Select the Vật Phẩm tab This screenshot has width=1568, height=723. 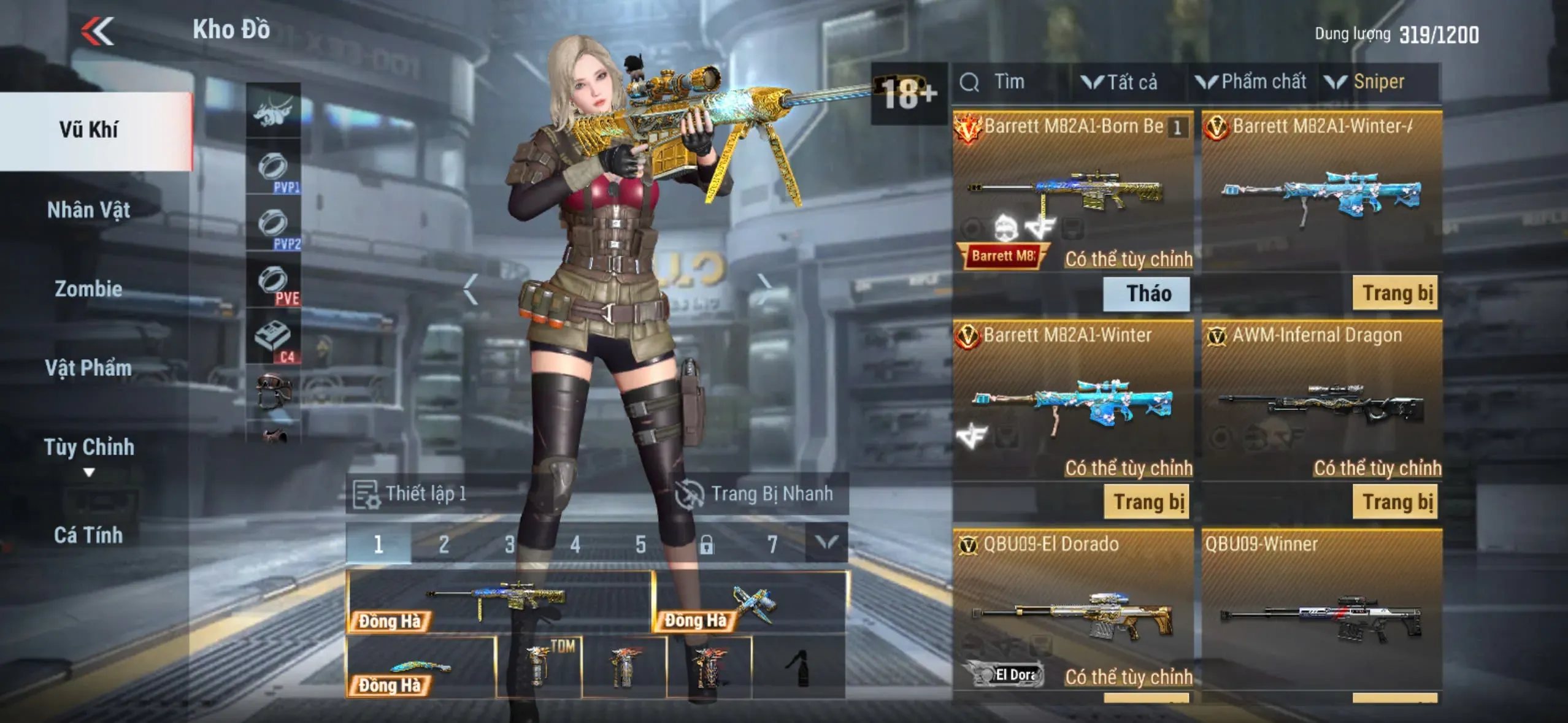coord(89,368)
